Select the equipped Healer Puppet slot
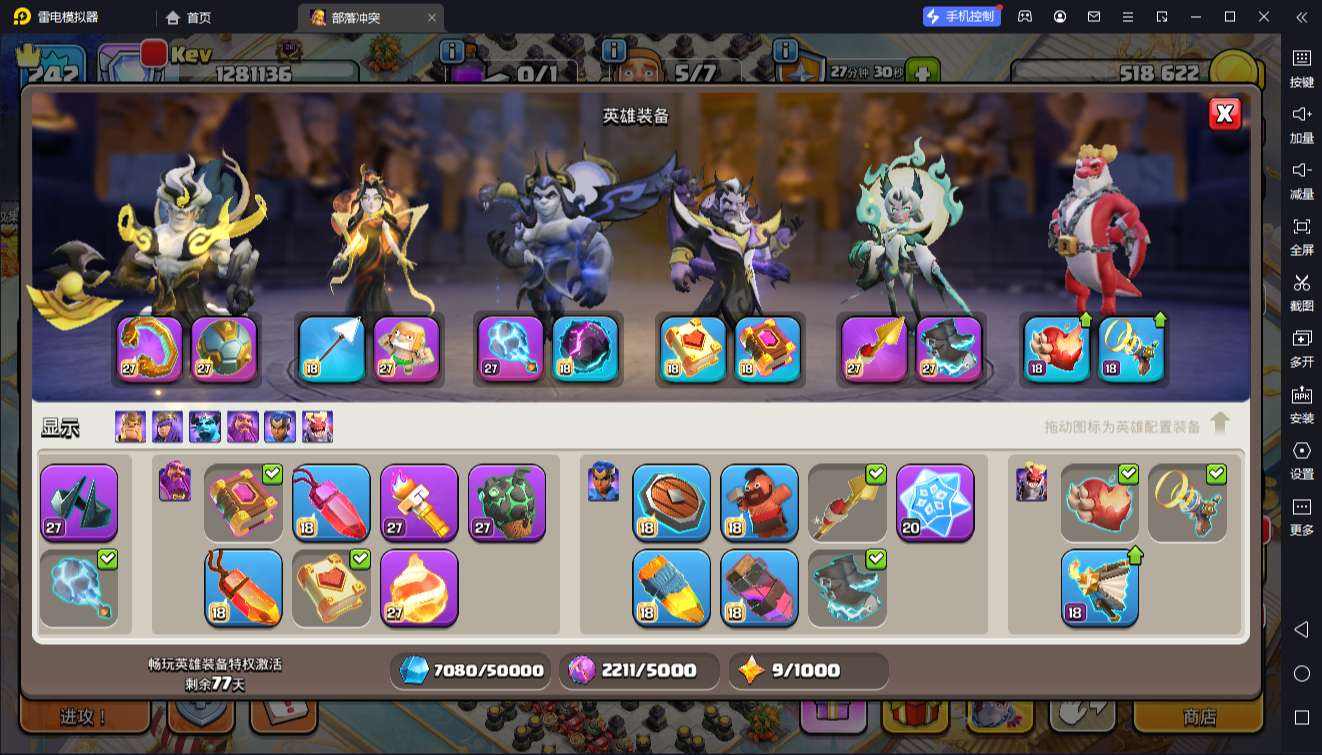The image size is (1322, 755). point(407,349)
